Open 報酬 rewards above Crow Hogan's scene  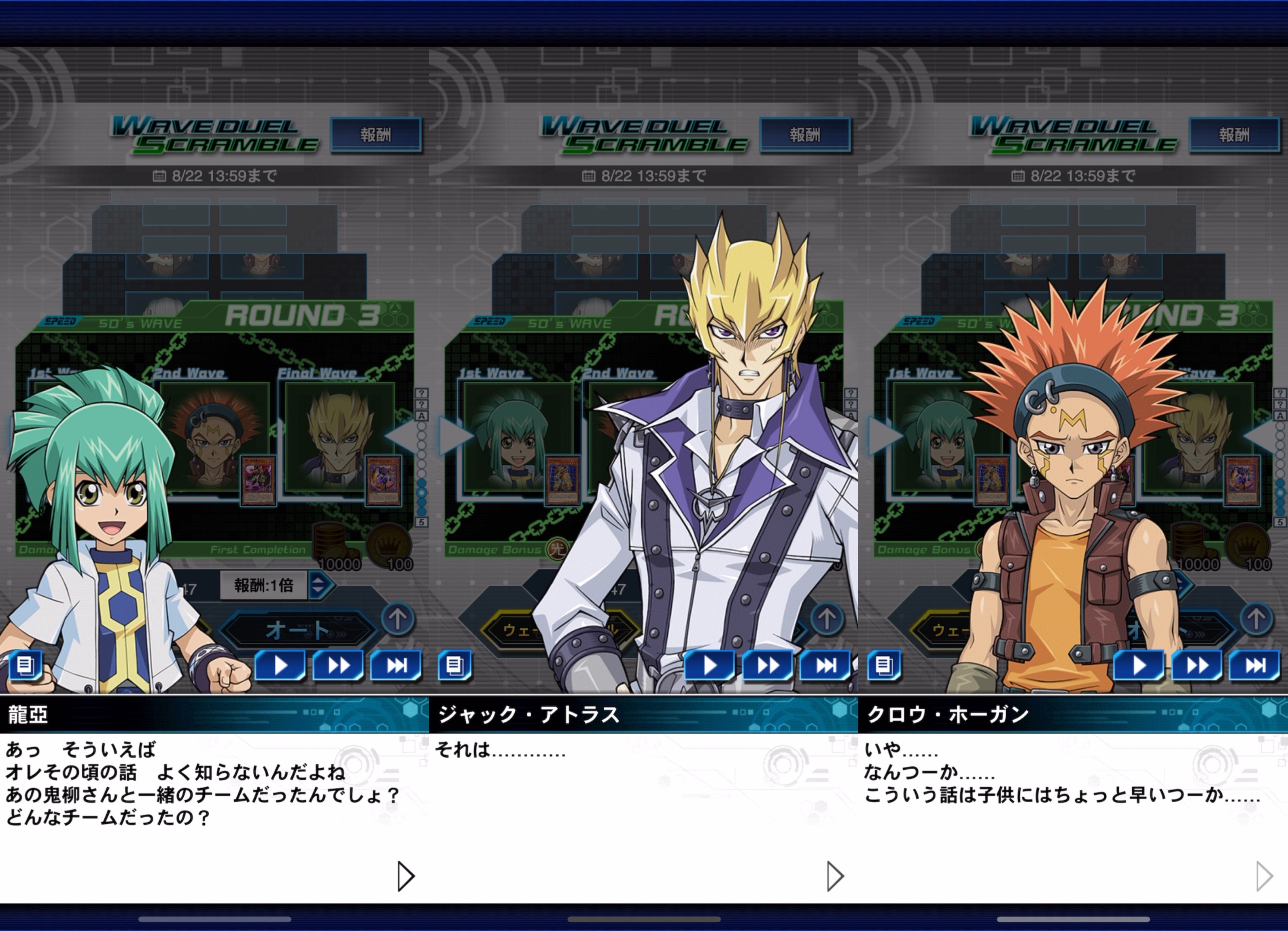(x=1234, y=135)
